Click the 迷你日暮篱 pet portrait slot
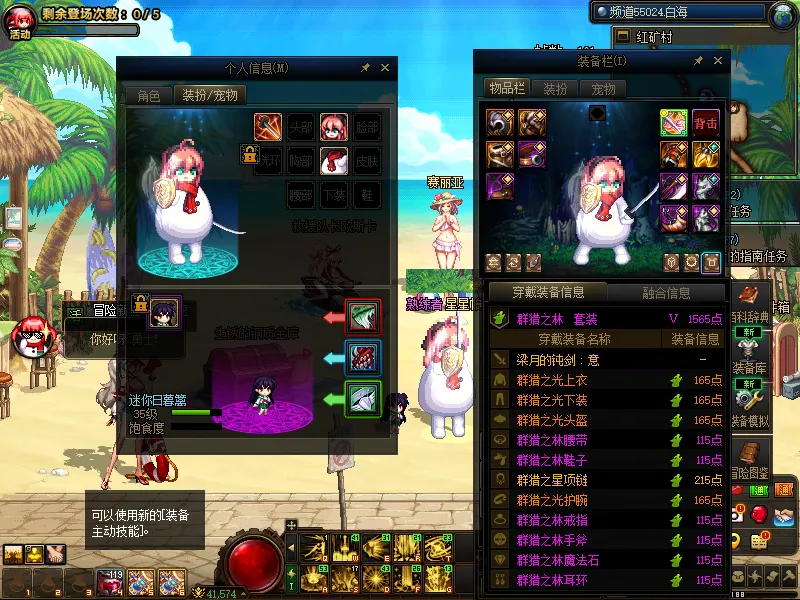 pos(163,313)
